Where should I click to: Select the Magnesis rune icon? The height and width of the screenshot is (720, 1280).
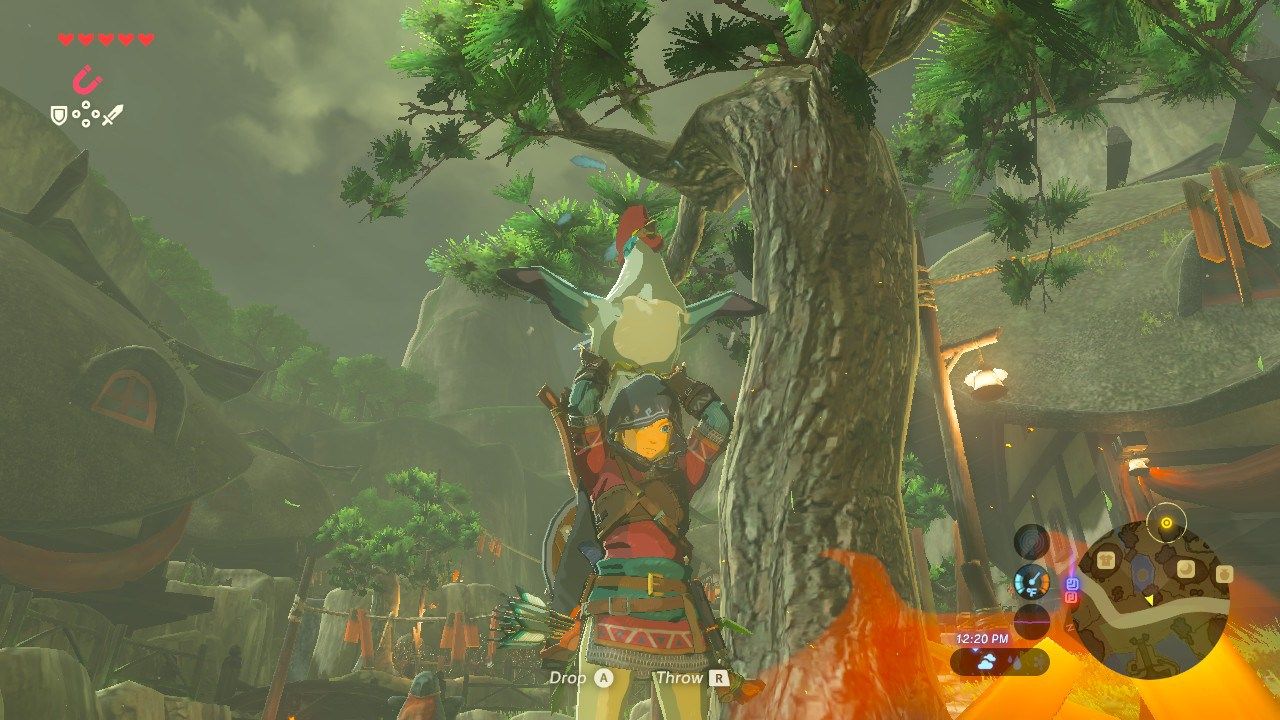[x=87, y=80]
